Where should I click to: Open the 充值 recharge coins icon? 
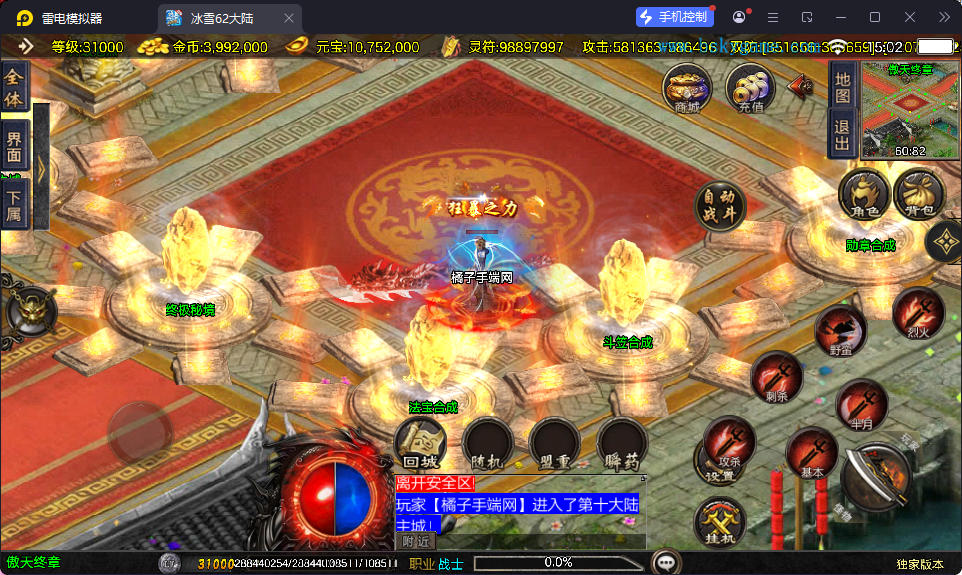(x=750, y=88)
